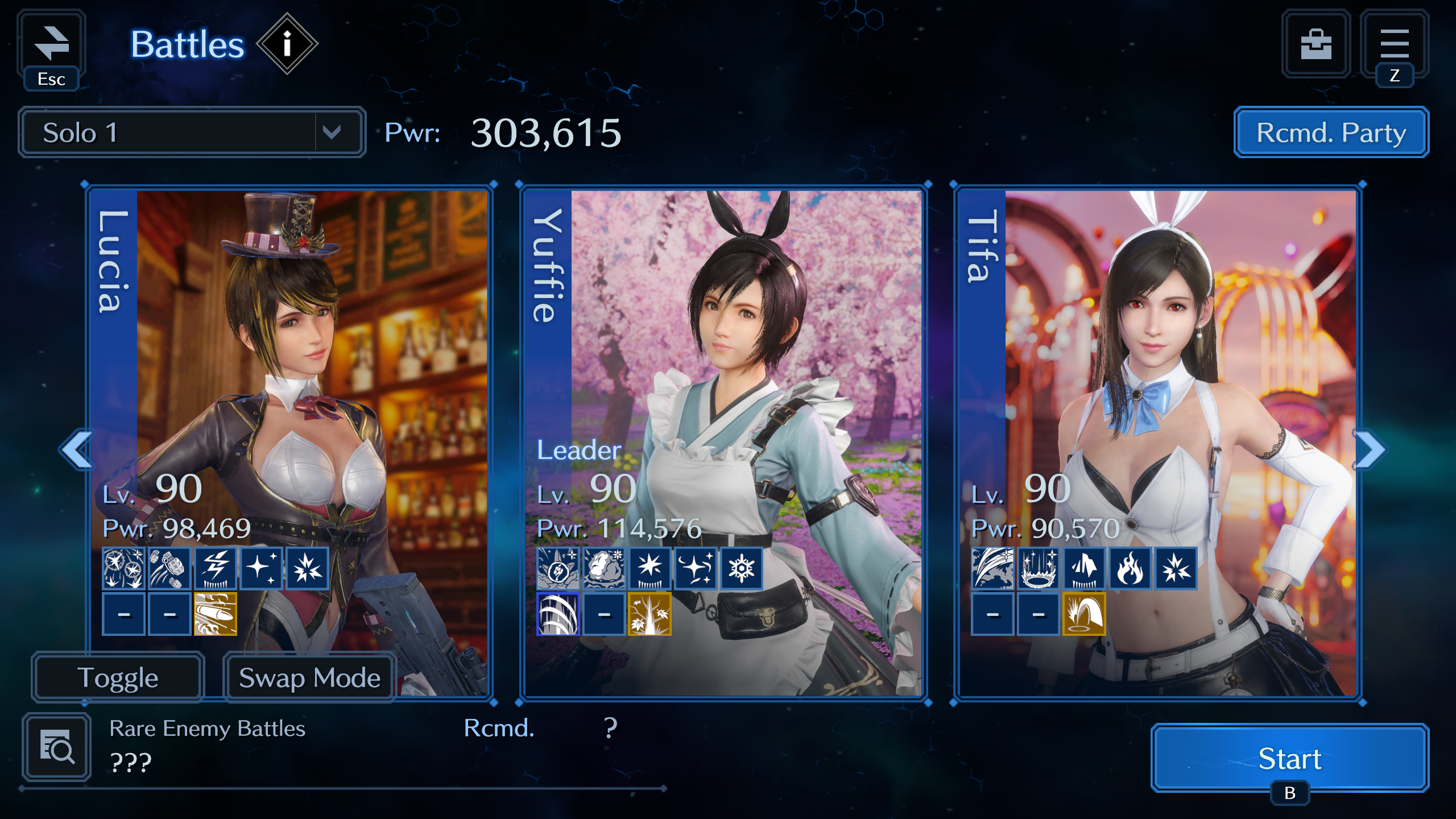Open the enemy details magnifier icon
This screenshot has width=1456, height=819.
tap(57, 747)
